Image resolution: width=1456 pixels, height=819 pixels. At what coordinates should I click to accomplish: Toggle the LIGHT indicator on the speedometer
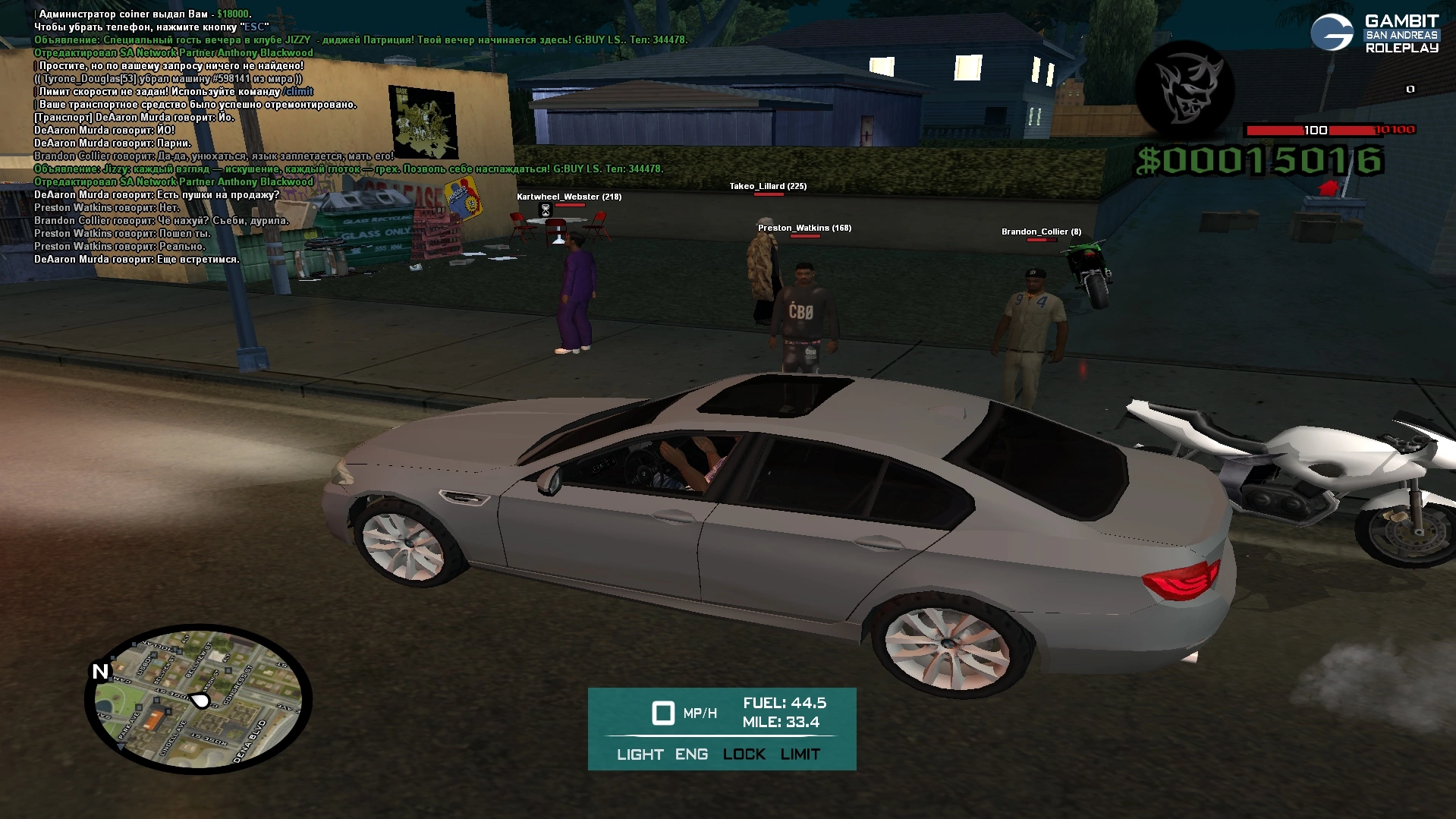(x=640, y=754)
